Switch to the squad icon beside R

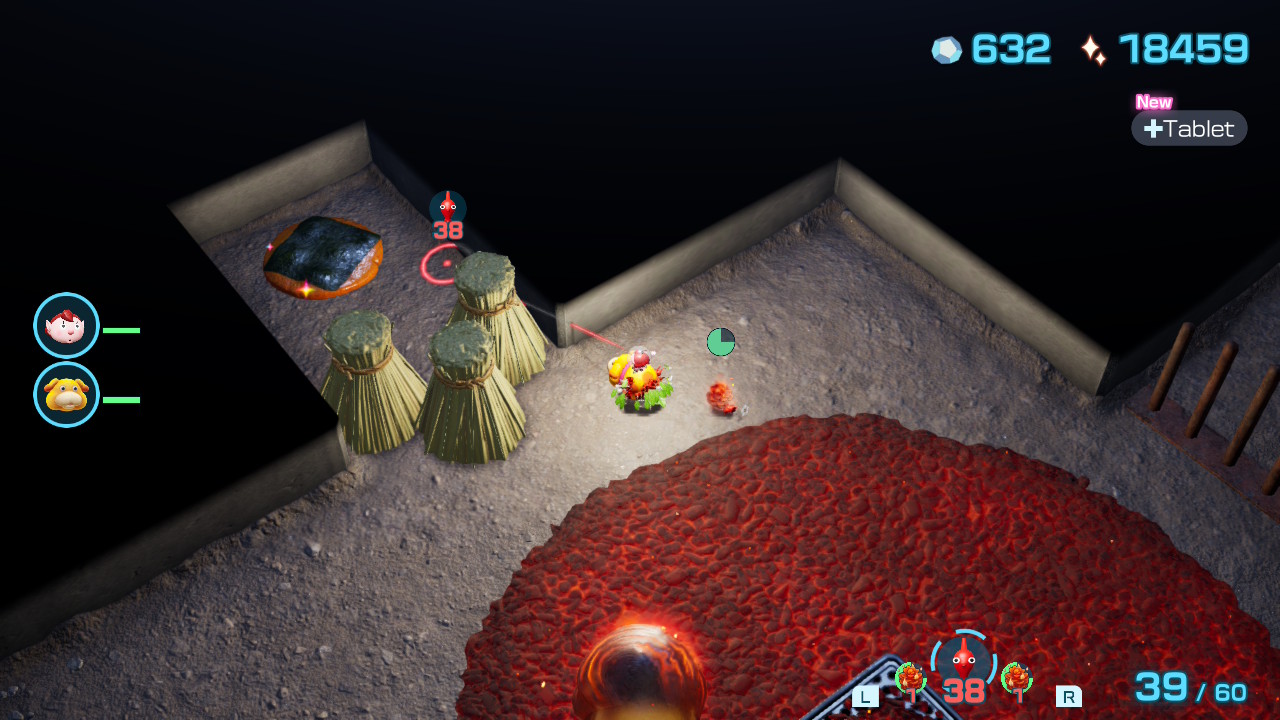click(x=1016, y=679)
